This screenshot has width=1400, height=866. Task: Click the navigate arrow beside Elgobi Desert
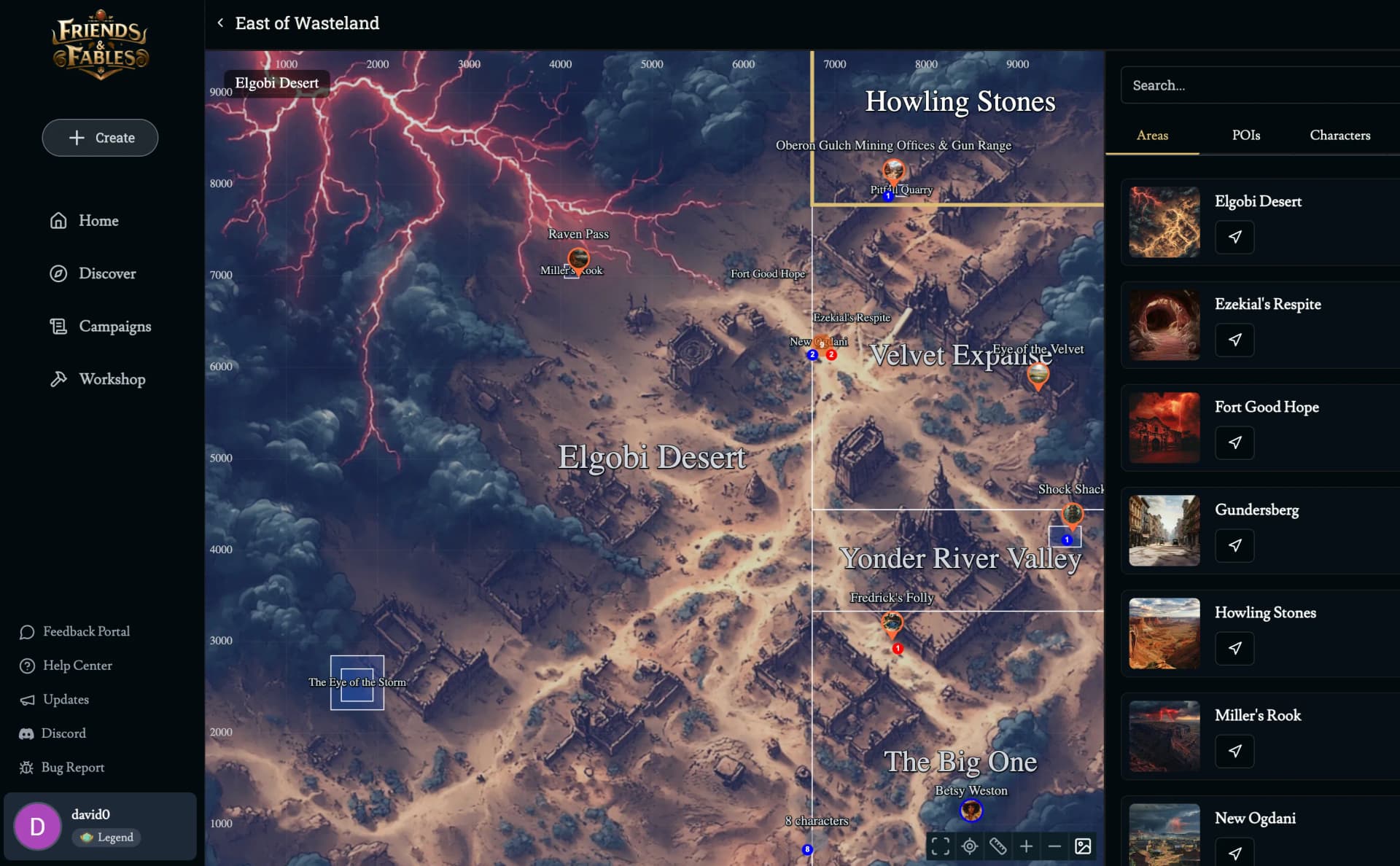click(x=1234, y=237)
